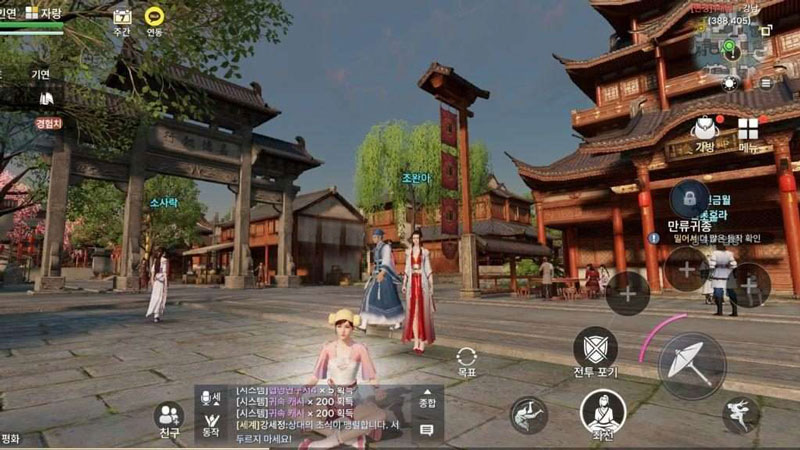
Task: Open the chat log message box
Action: click(320, 410)
